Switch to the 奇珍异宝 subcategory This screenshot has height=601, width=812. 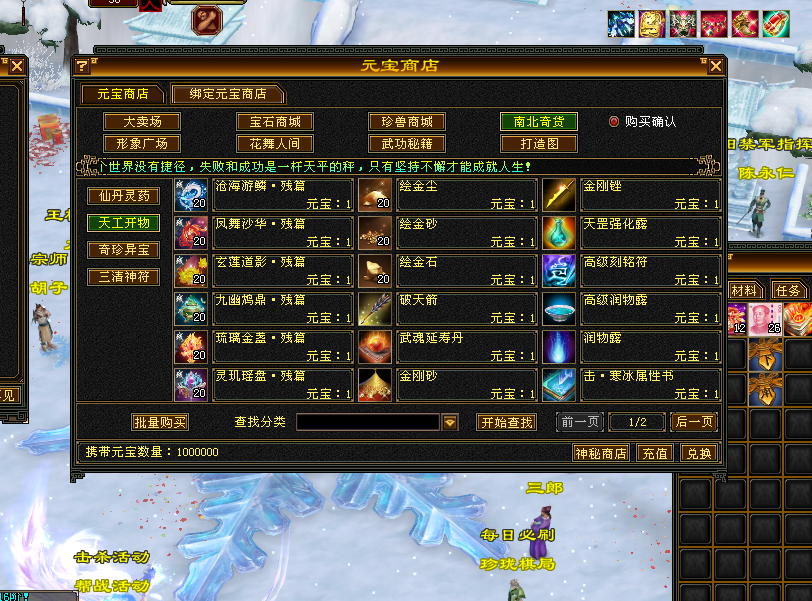124,249
